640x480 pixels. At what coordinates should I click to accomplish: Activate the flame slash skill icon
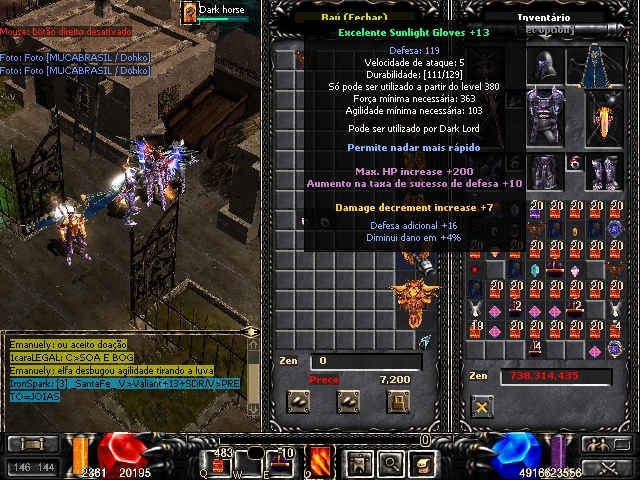pos(321,462)
